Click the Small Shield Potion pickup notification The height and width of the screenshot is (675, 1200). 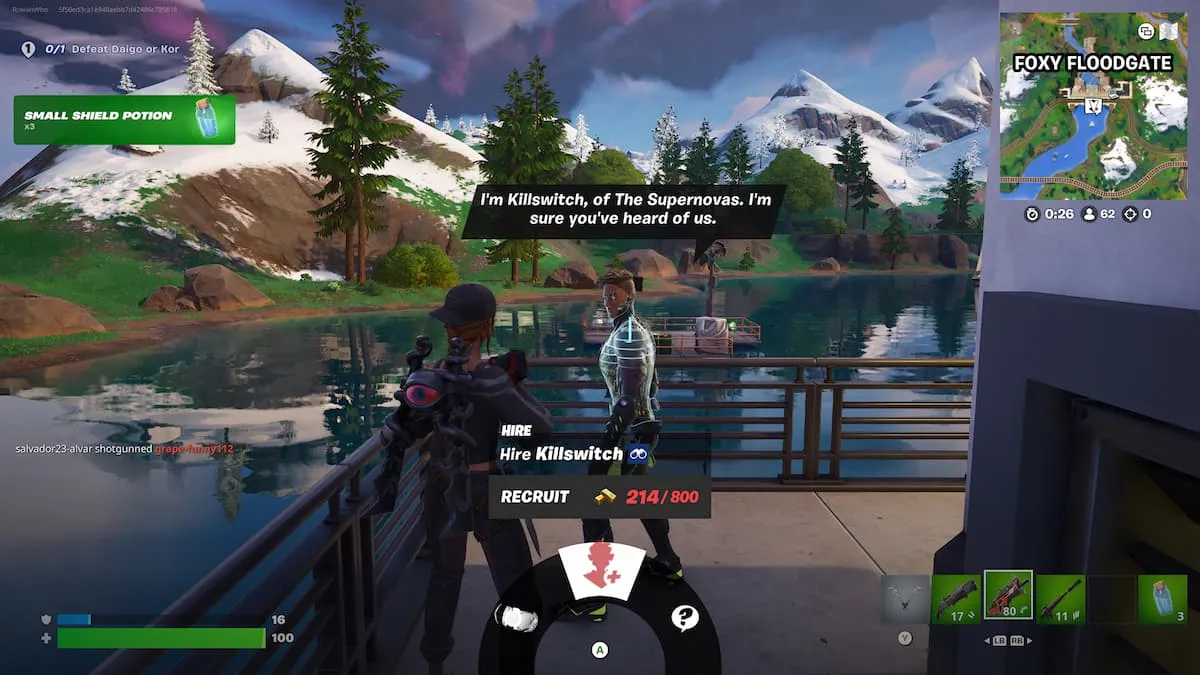(x=124, y=120)
